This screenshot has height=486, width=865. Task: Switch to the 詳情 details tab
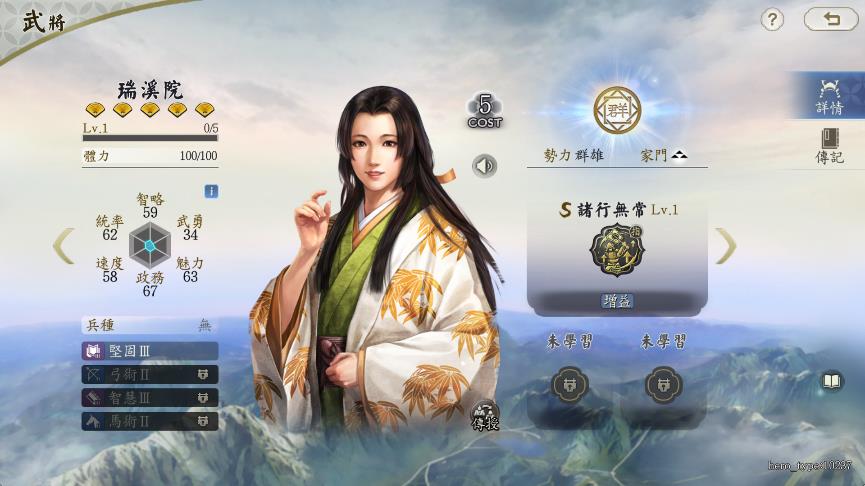click(829, 96)
